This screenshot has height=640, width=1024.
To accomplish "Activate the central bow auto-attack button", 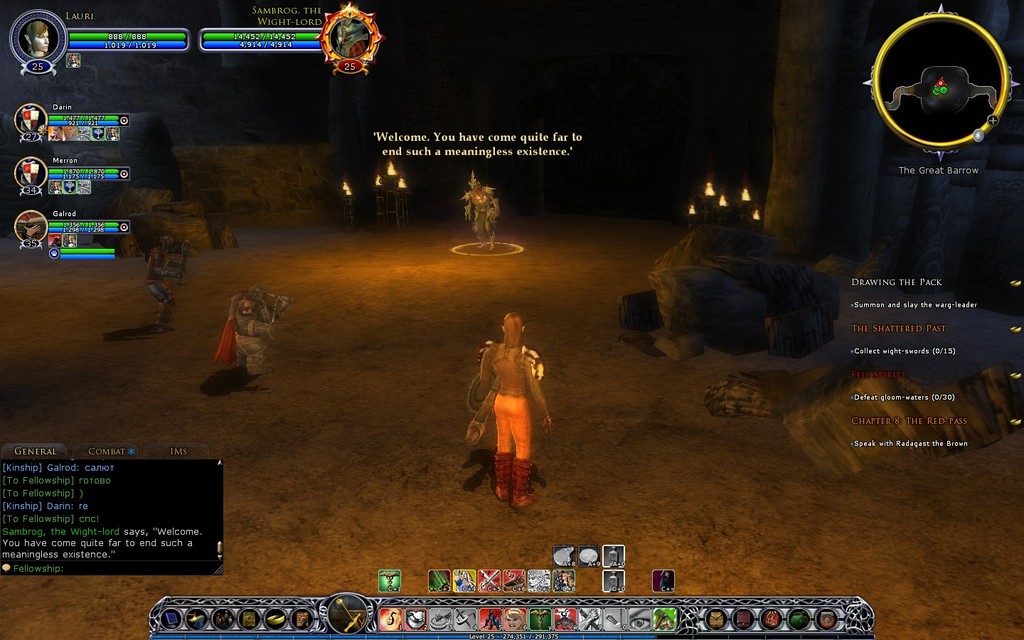I will click(x=349, y=613).
